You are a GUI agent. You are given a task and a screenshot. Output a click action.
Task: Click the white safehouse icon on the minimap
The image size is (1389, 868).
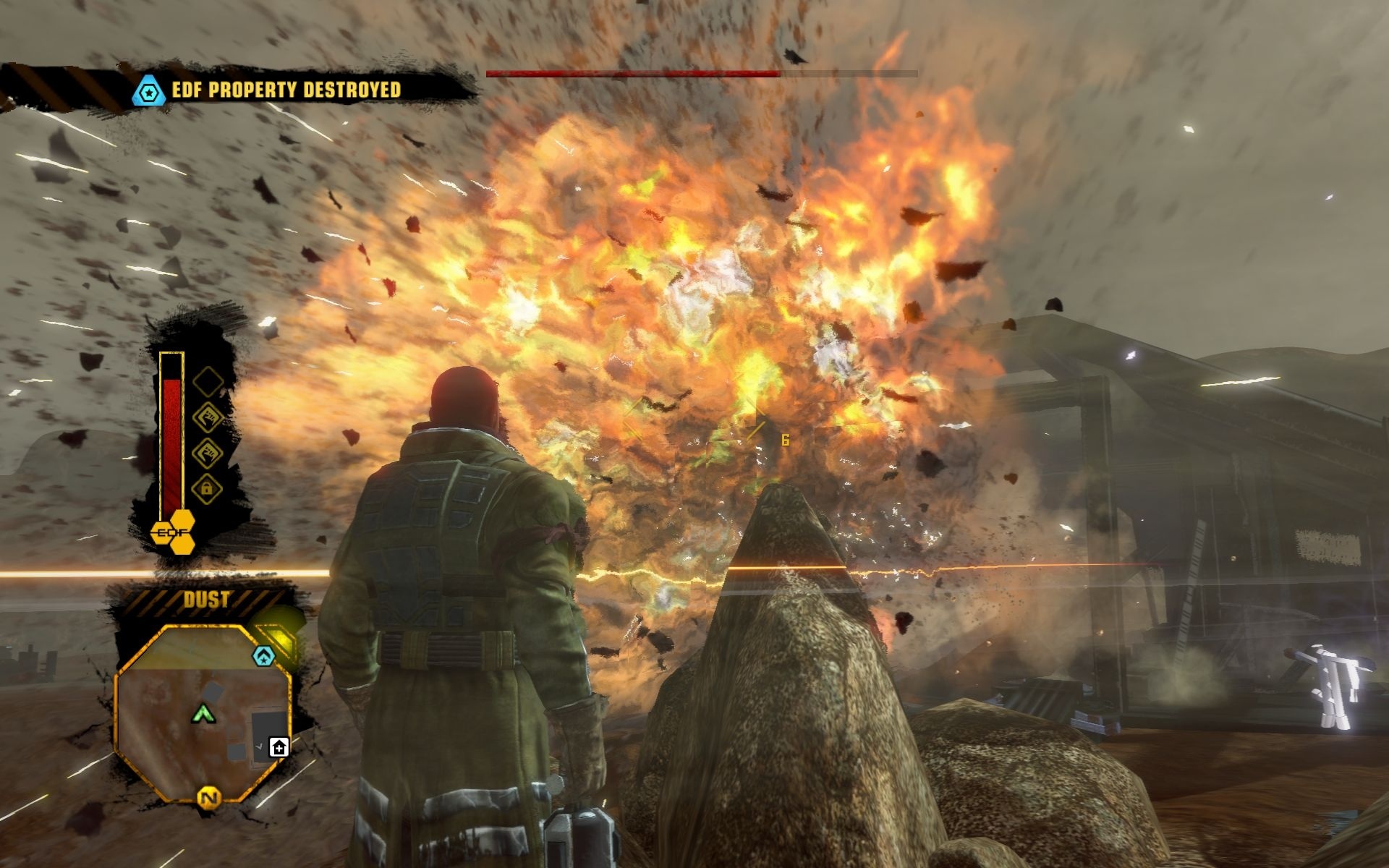coord(279,747)
